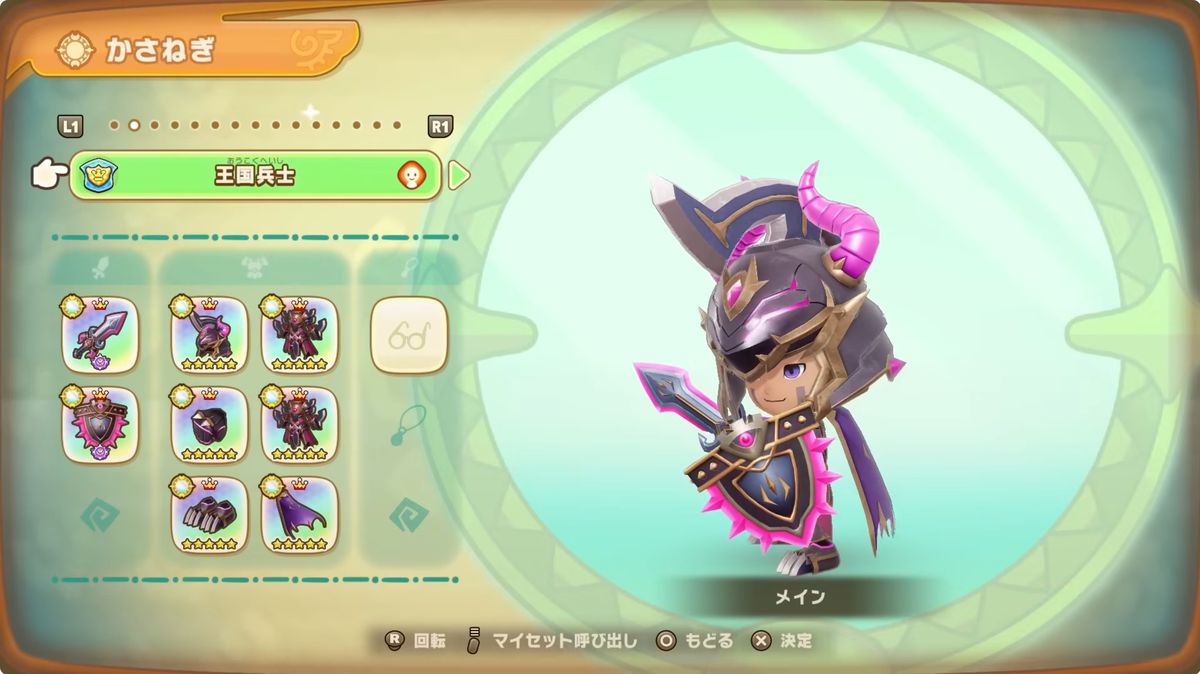Select the pink-hilted sword weapon slot

(x=100, y=335)
